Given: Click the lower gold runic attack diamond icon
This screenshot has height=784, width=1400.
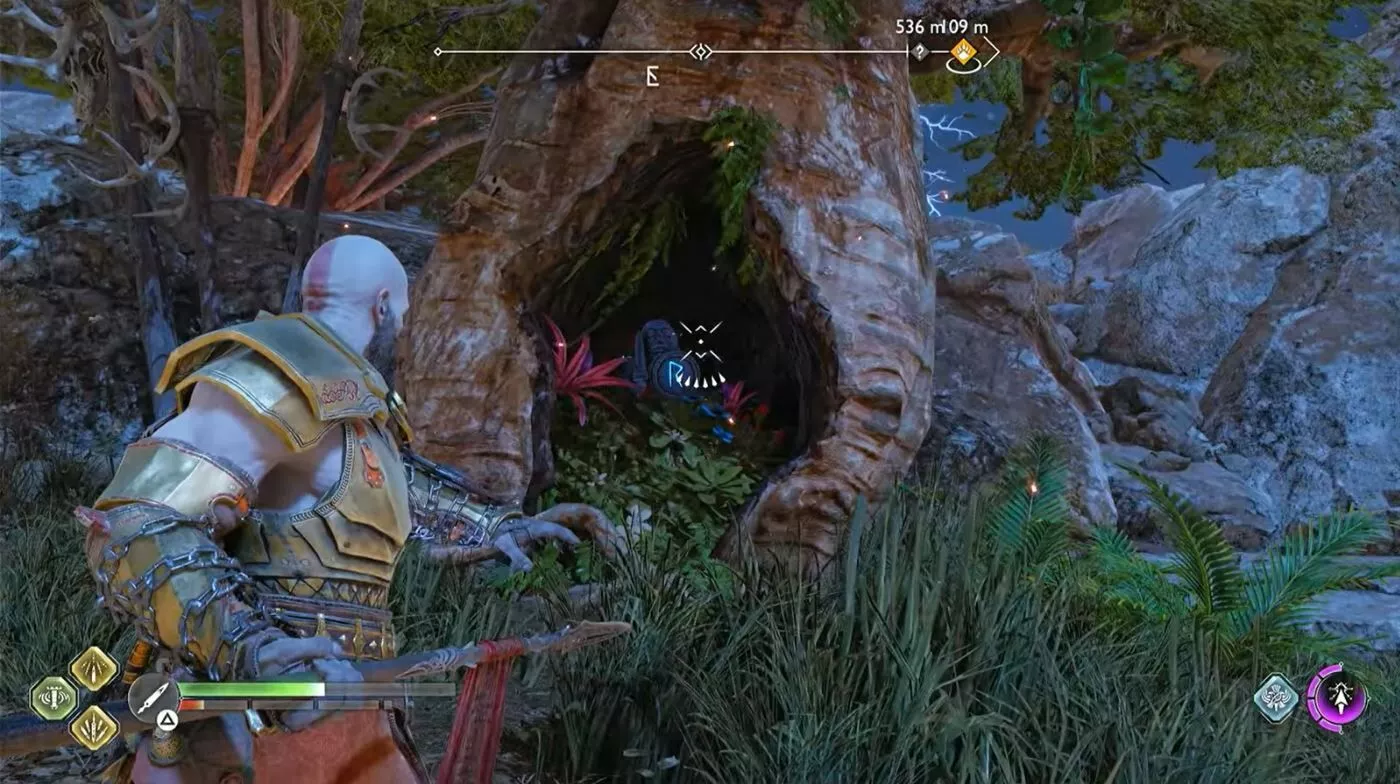Looking at the screenshot, I should 94,727.
